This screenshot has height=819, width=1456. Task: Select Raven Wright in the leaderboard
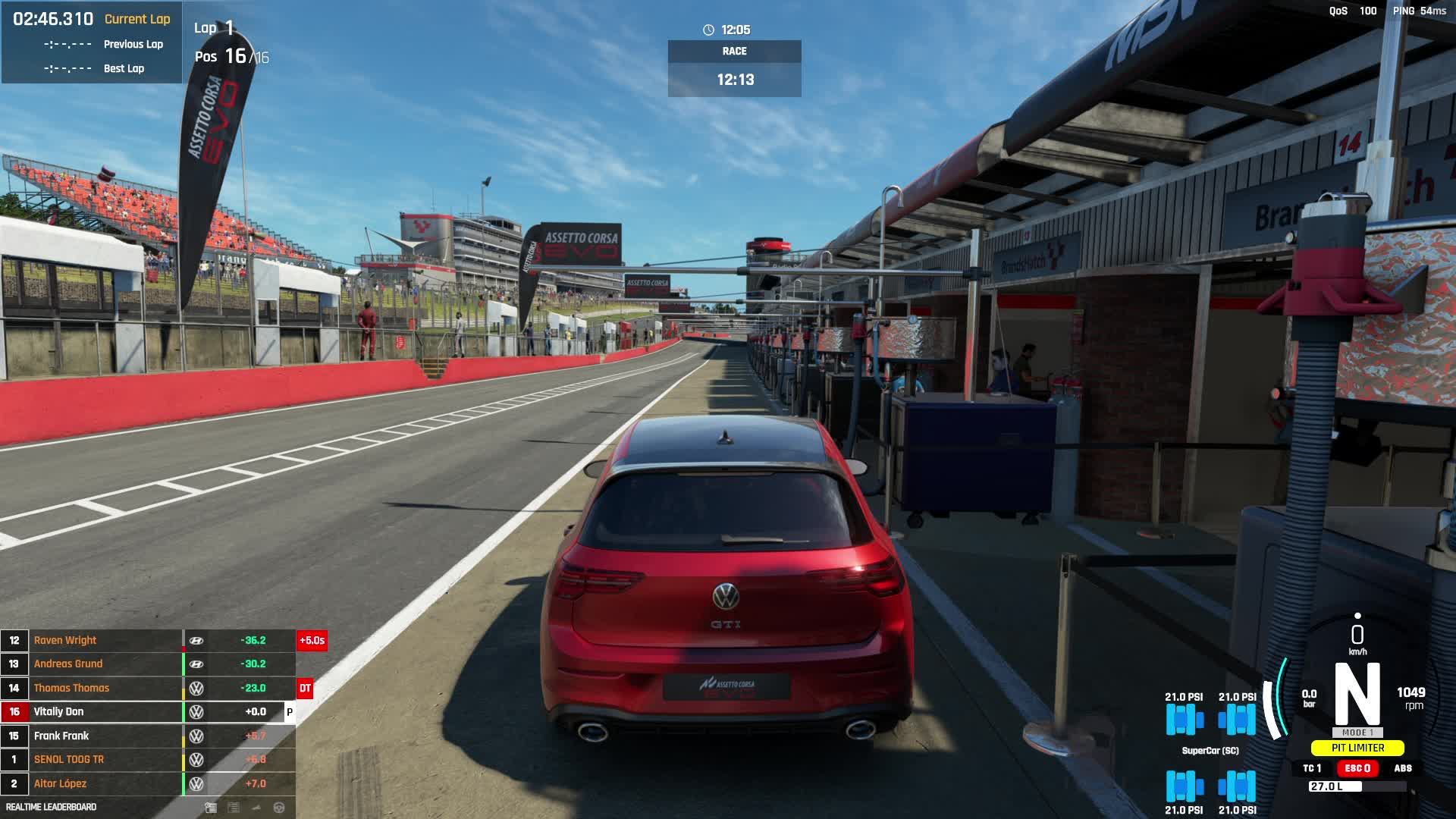(x=65, y=640)
